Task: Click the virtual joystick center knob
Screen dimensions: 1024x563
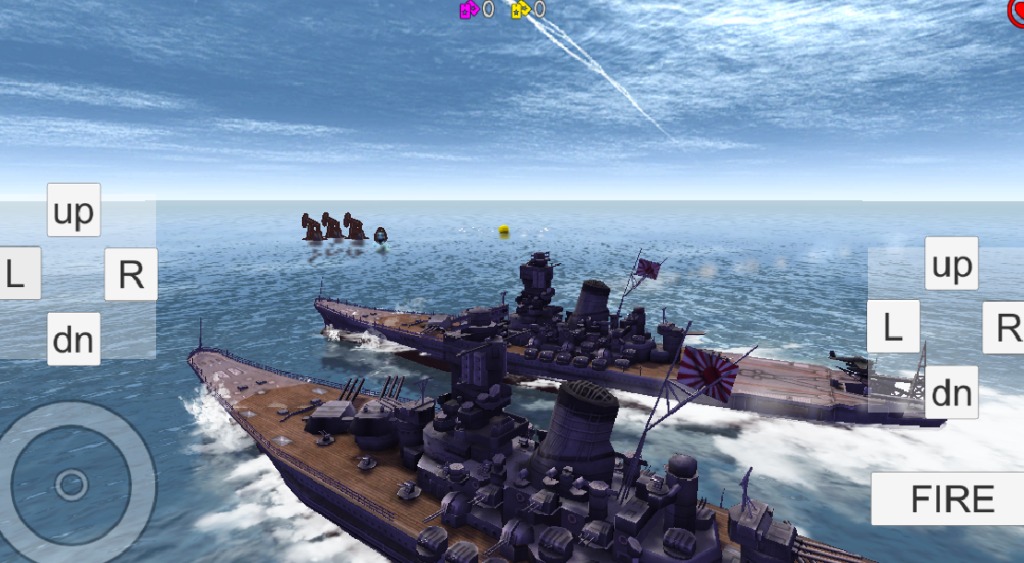Action: pos(71,485)
